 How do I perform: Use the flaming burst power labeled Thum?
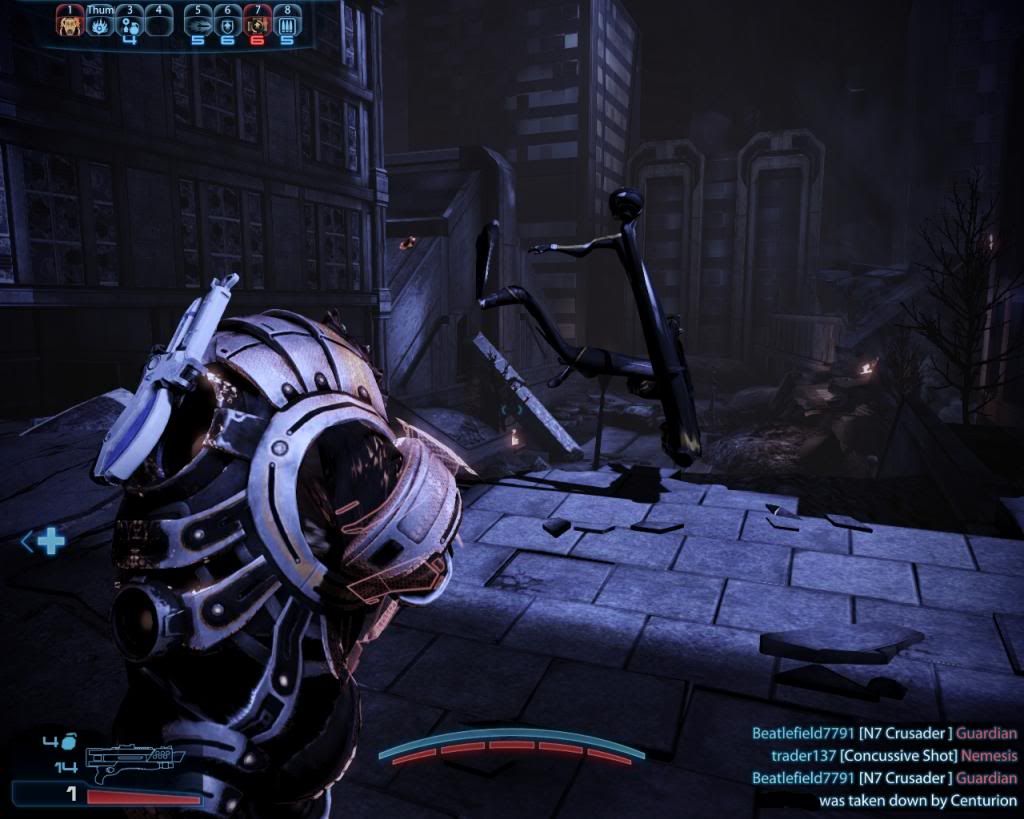99,25
